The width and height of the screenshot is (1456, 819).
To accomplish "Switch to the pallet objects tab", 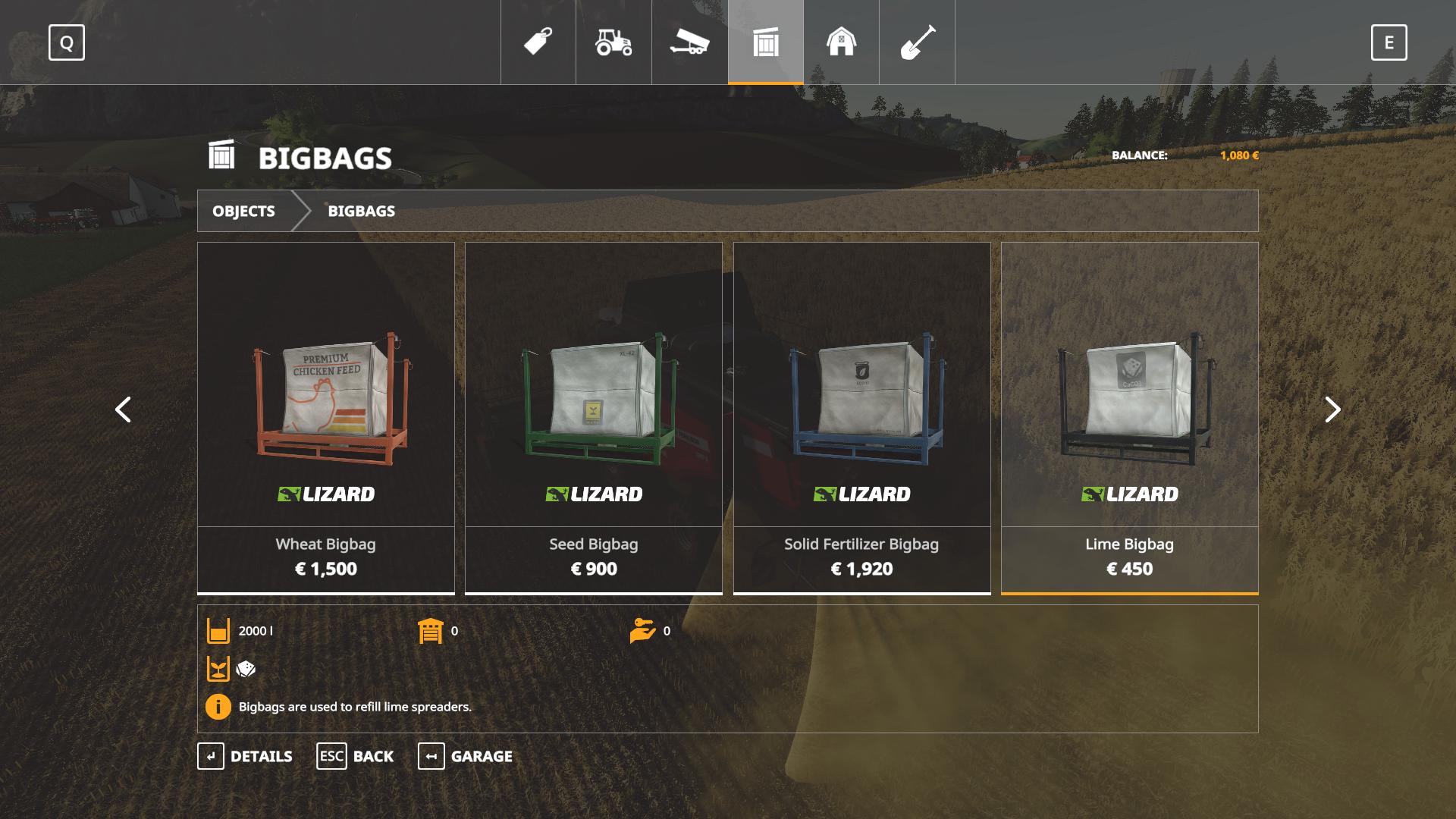I will [766, 42].
